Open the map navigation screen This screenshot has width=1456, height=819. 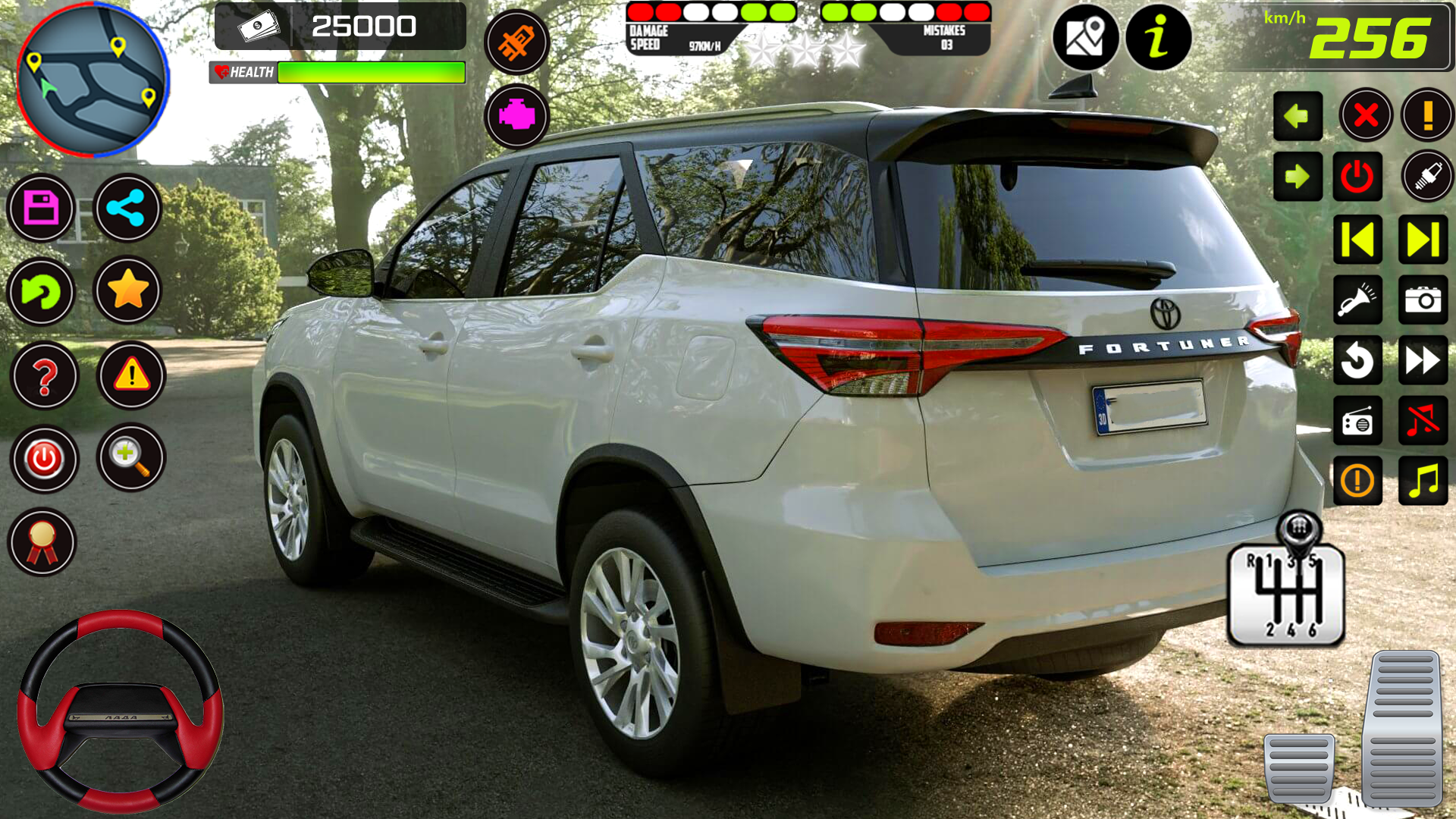[x=1087, y=38]
